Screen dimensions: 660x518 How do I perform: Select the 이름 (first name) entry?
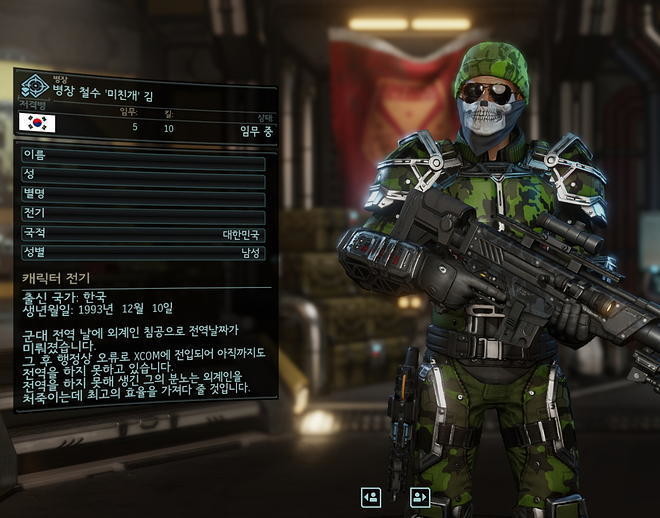(142, 155)
